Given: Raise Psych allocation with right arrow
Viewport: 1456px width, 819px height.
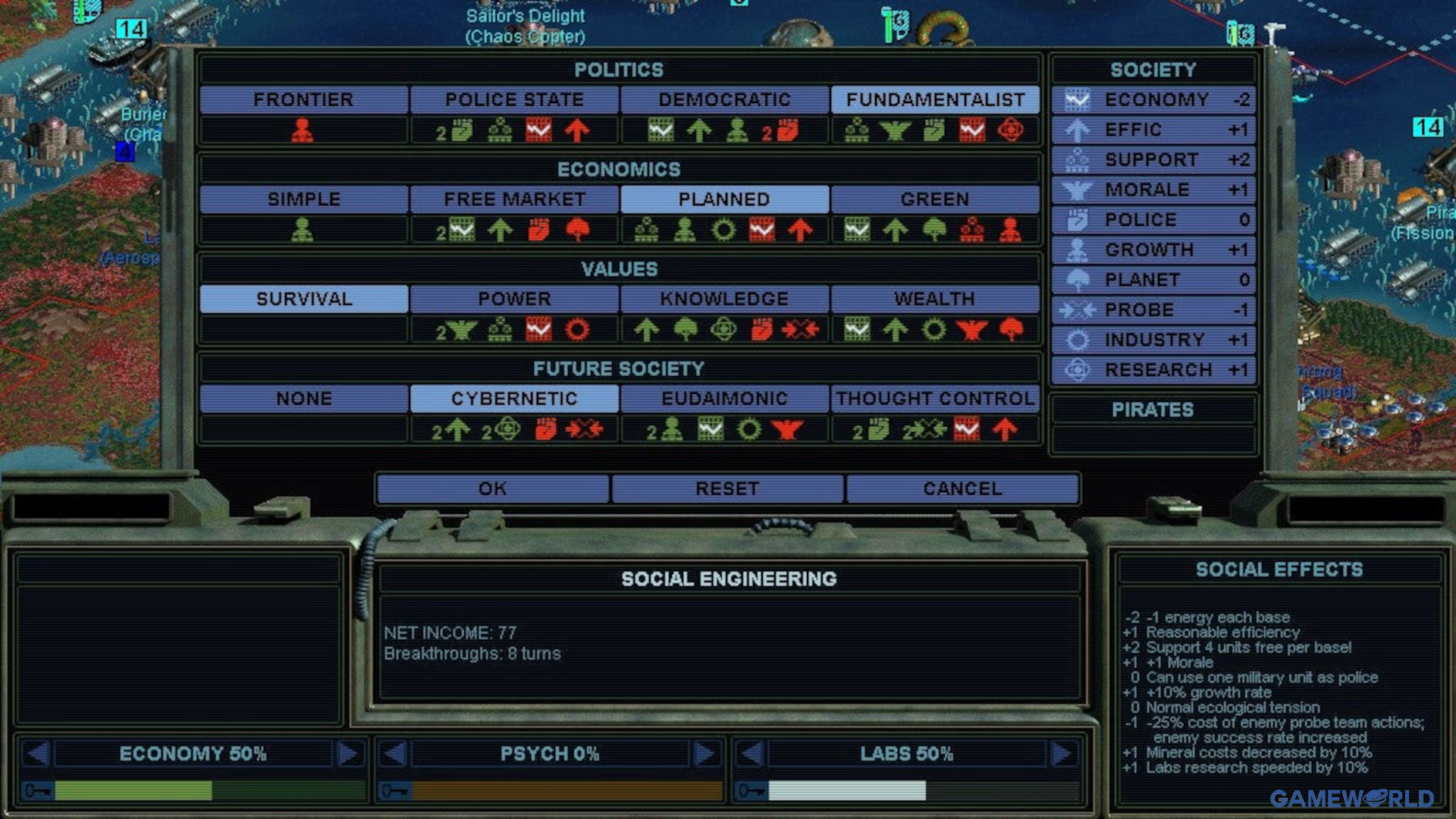Looking at the screenshot, I should [x=704, y=754].
